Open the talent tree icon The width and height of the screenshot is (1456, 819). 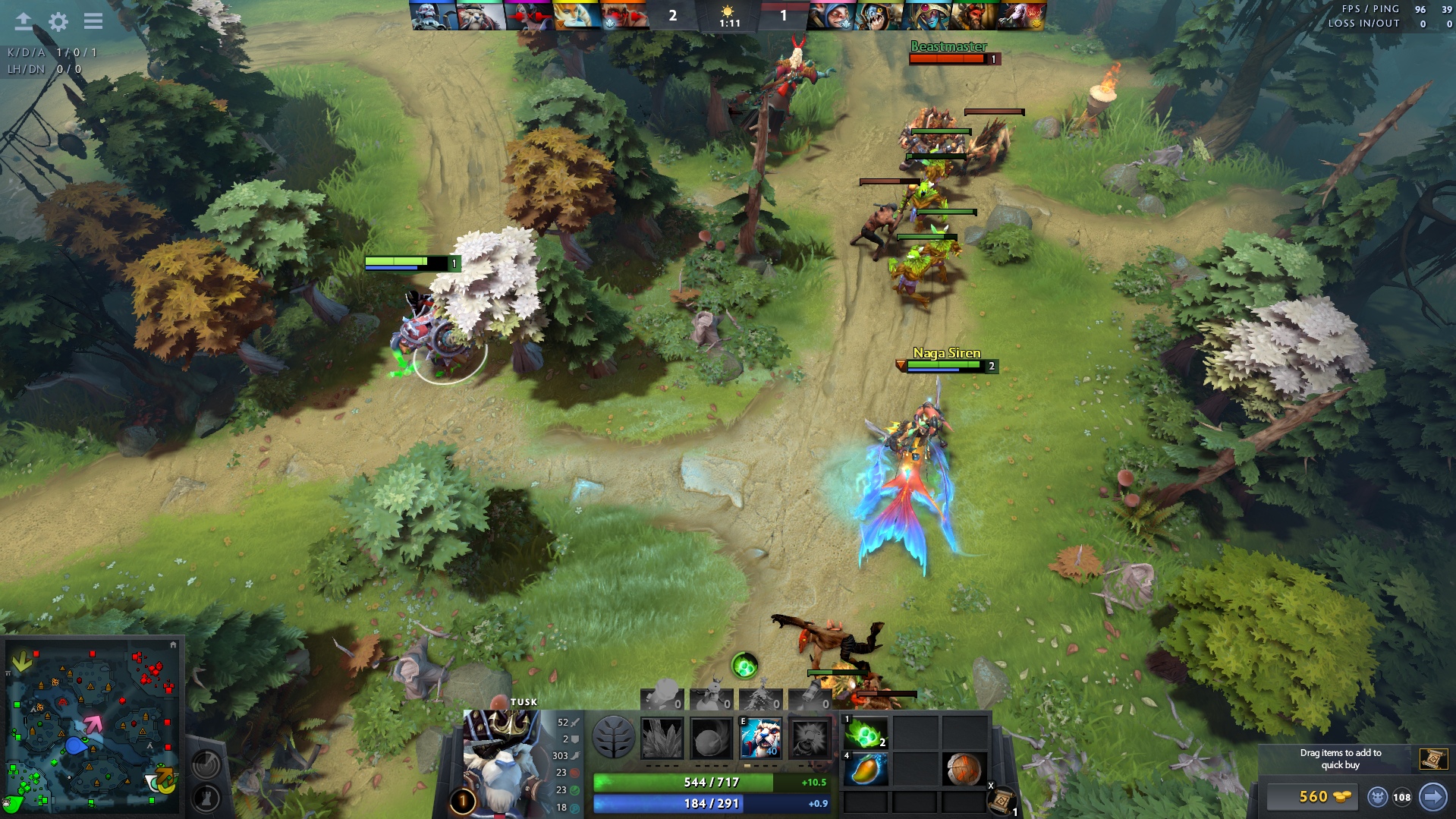pyautogui.click(x=613, y=739)
